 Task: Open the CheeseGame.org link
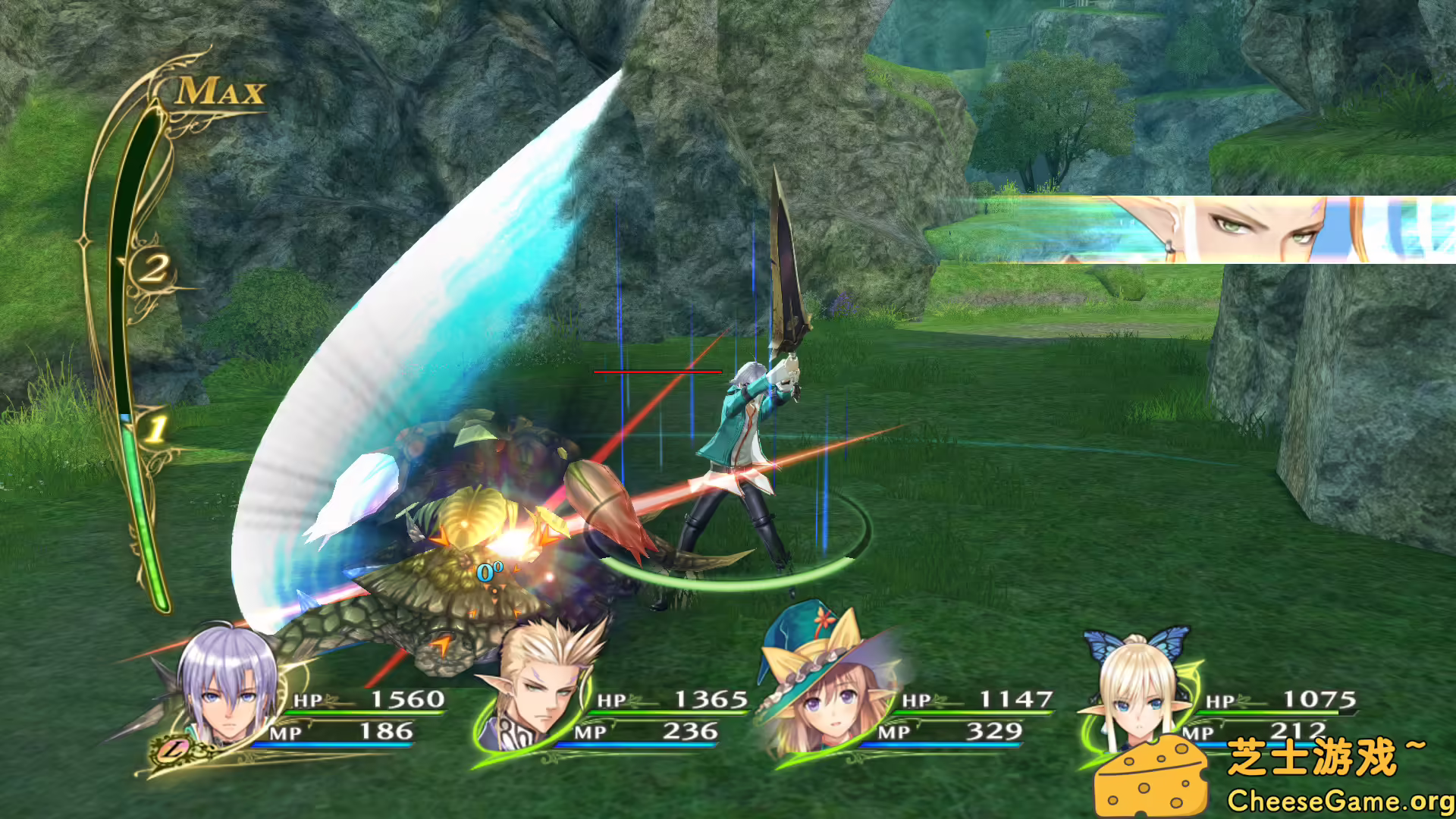pyautogui.click(x=1339, y=799)
